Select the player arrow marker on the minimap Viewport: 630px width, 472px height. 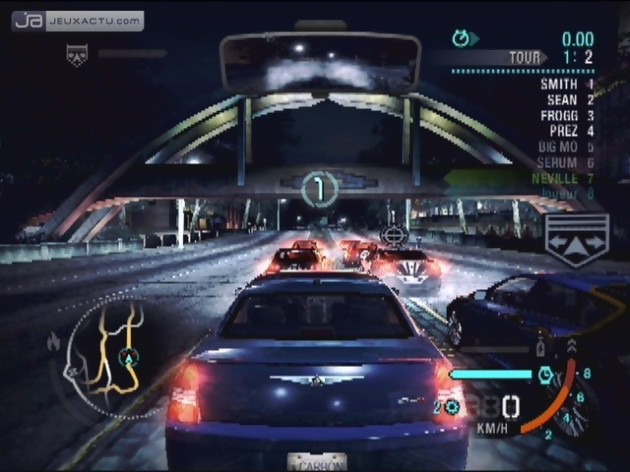[x=128, y=356]
